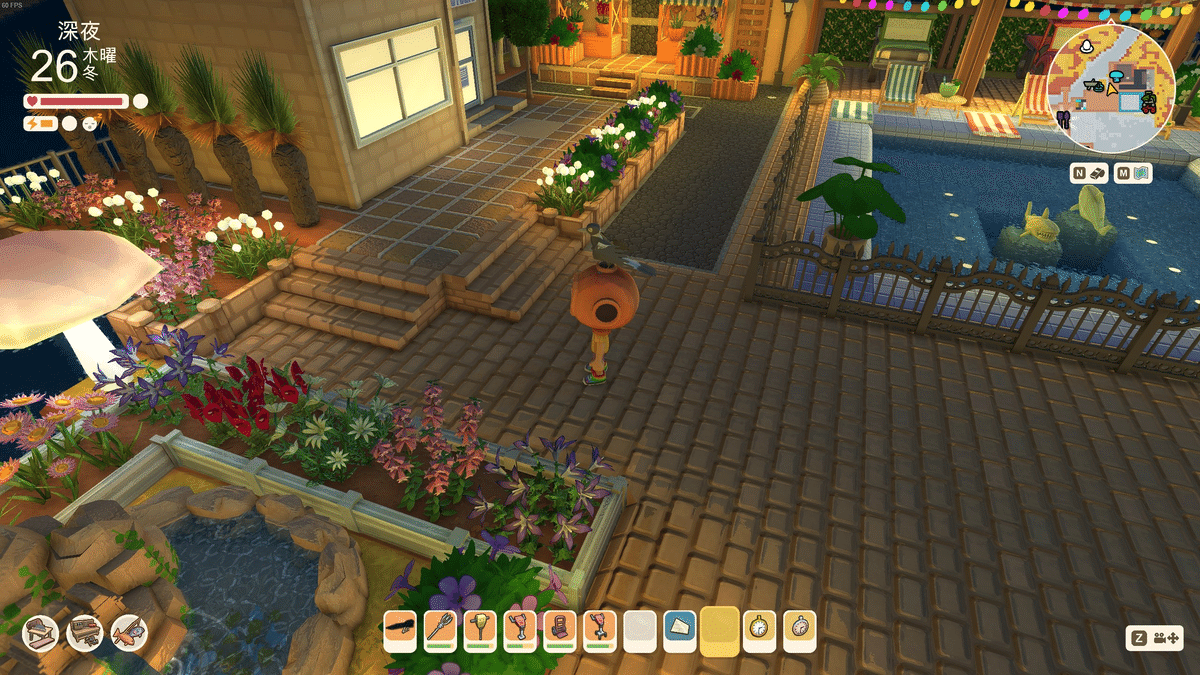Click the highlighted empty yellow hotbar slot
The image size is (1200, 675).
coord(720,632)
